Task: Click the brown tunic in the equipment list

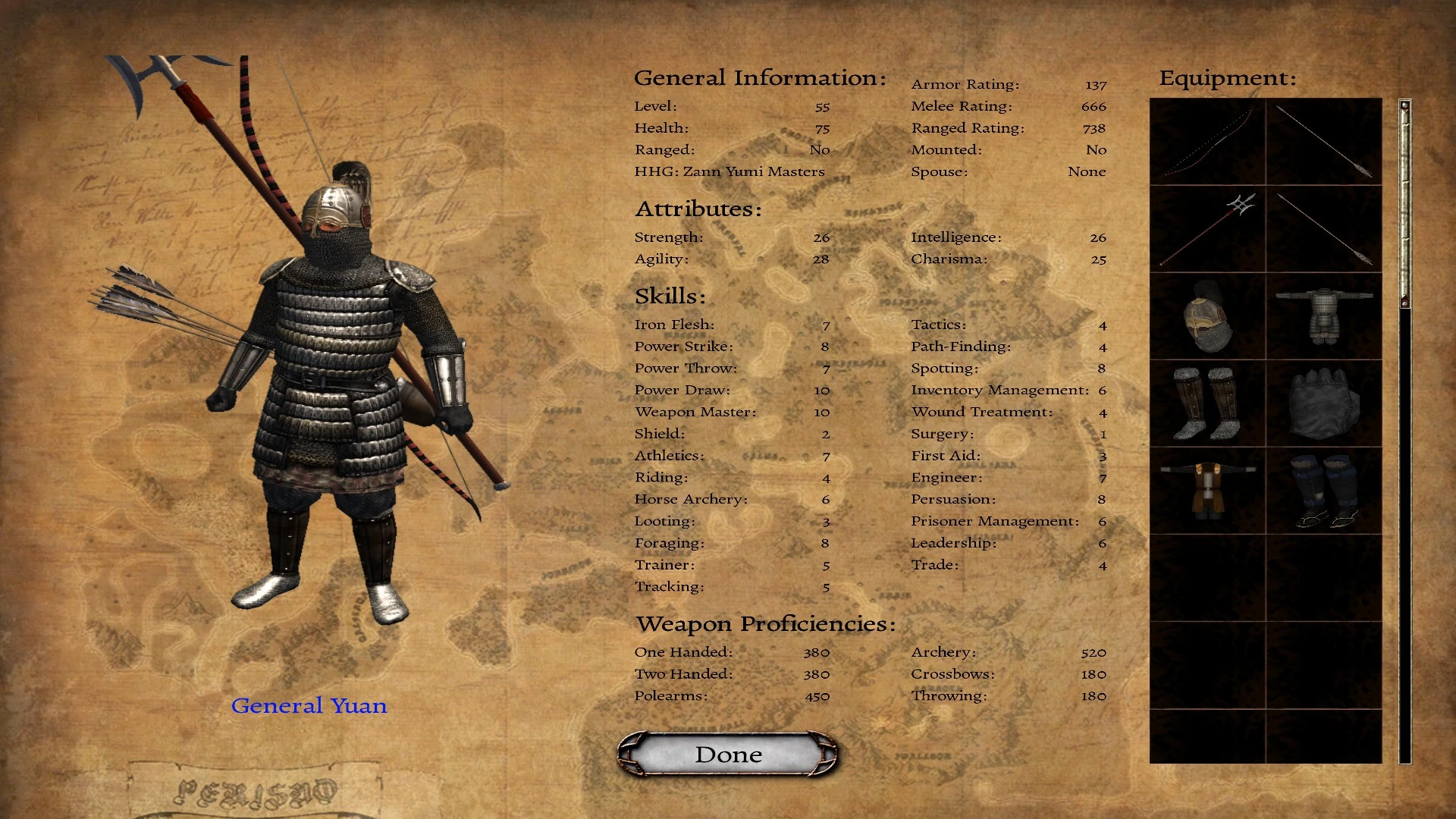Action: (1207, 492)
